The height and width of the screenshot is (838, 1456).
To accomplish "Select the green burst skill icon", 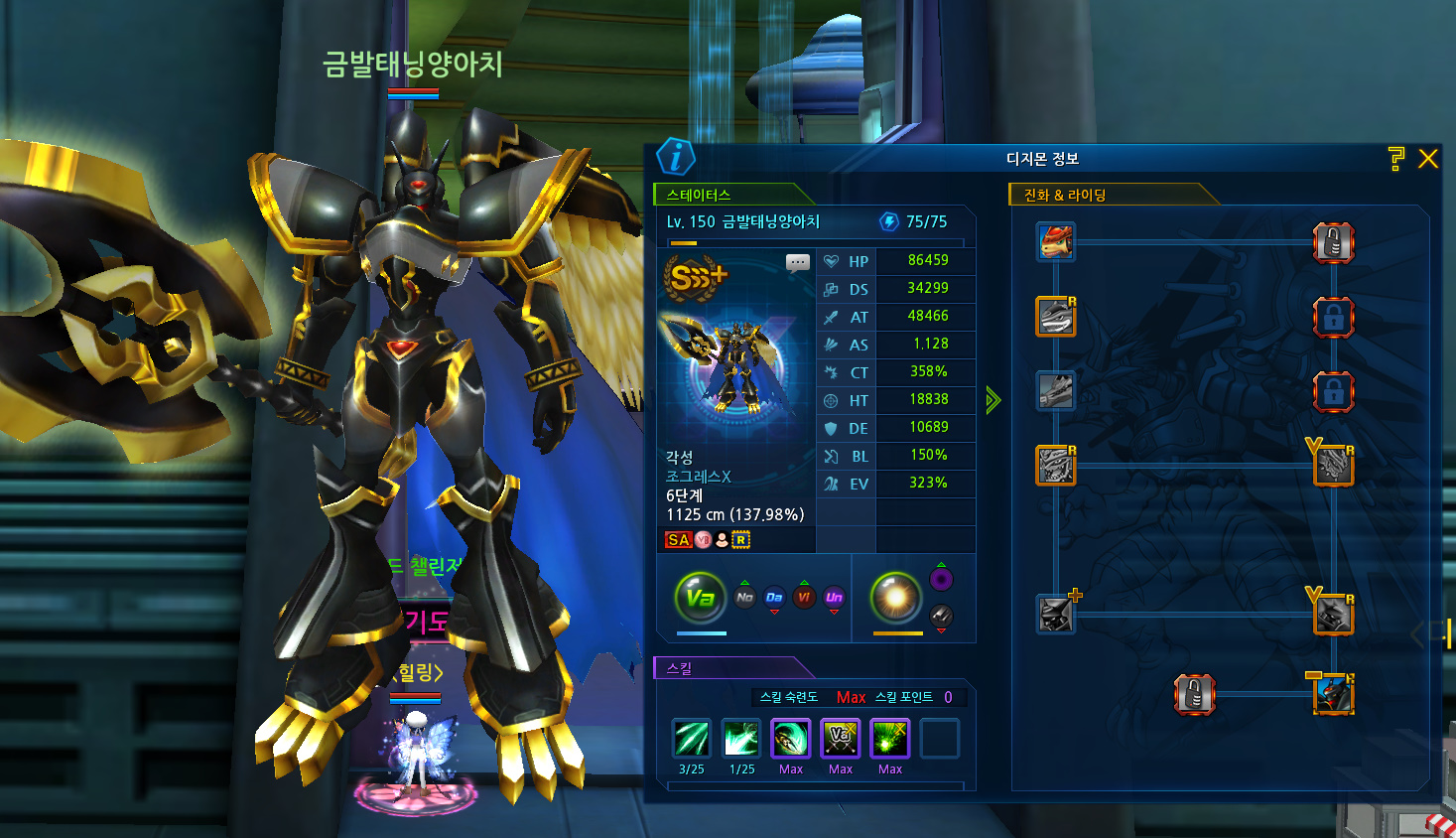I will click(x=890, y=739).
